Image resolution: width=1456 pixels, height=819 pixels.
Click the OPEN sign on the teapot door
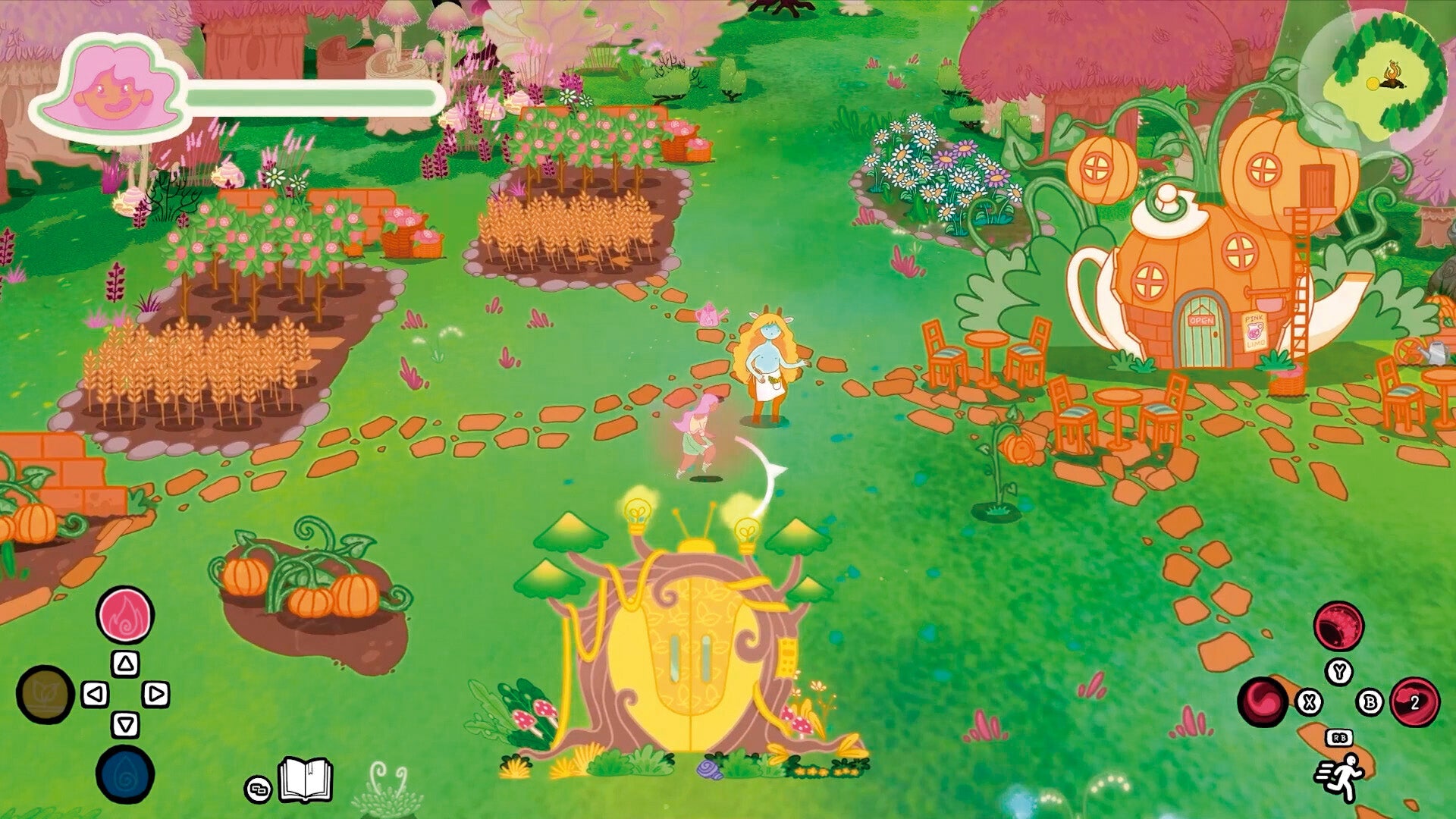point(1201,320)
